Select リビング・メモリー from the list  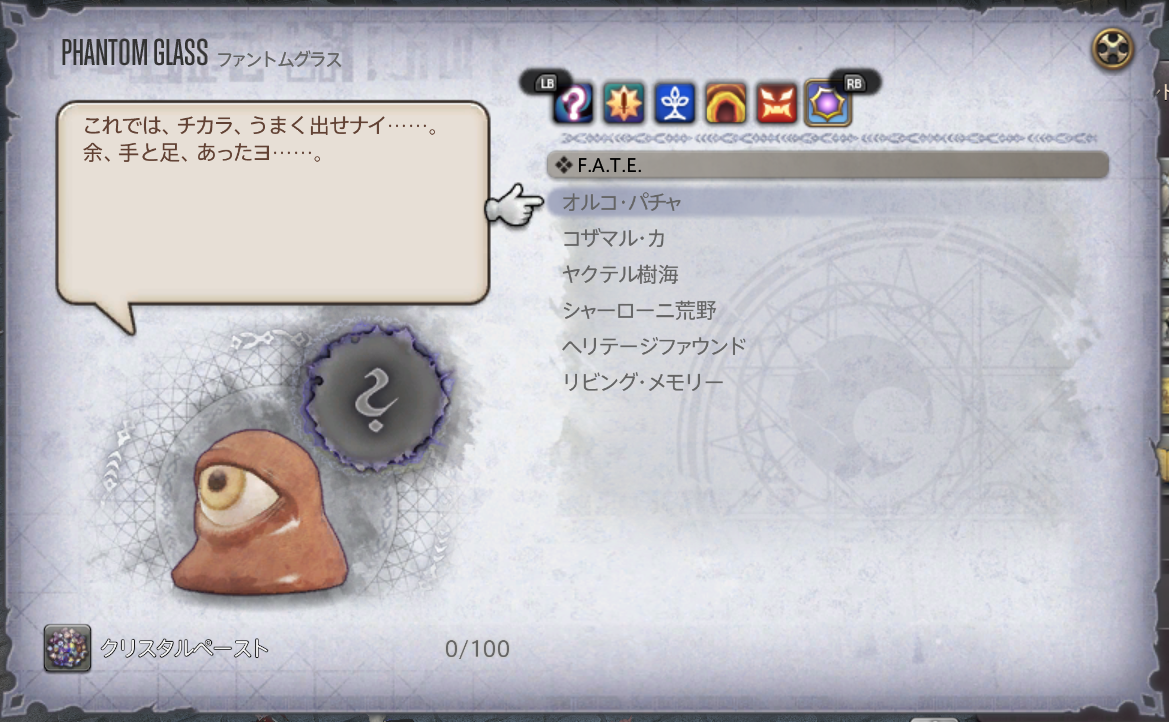click(x=643, y=383)
